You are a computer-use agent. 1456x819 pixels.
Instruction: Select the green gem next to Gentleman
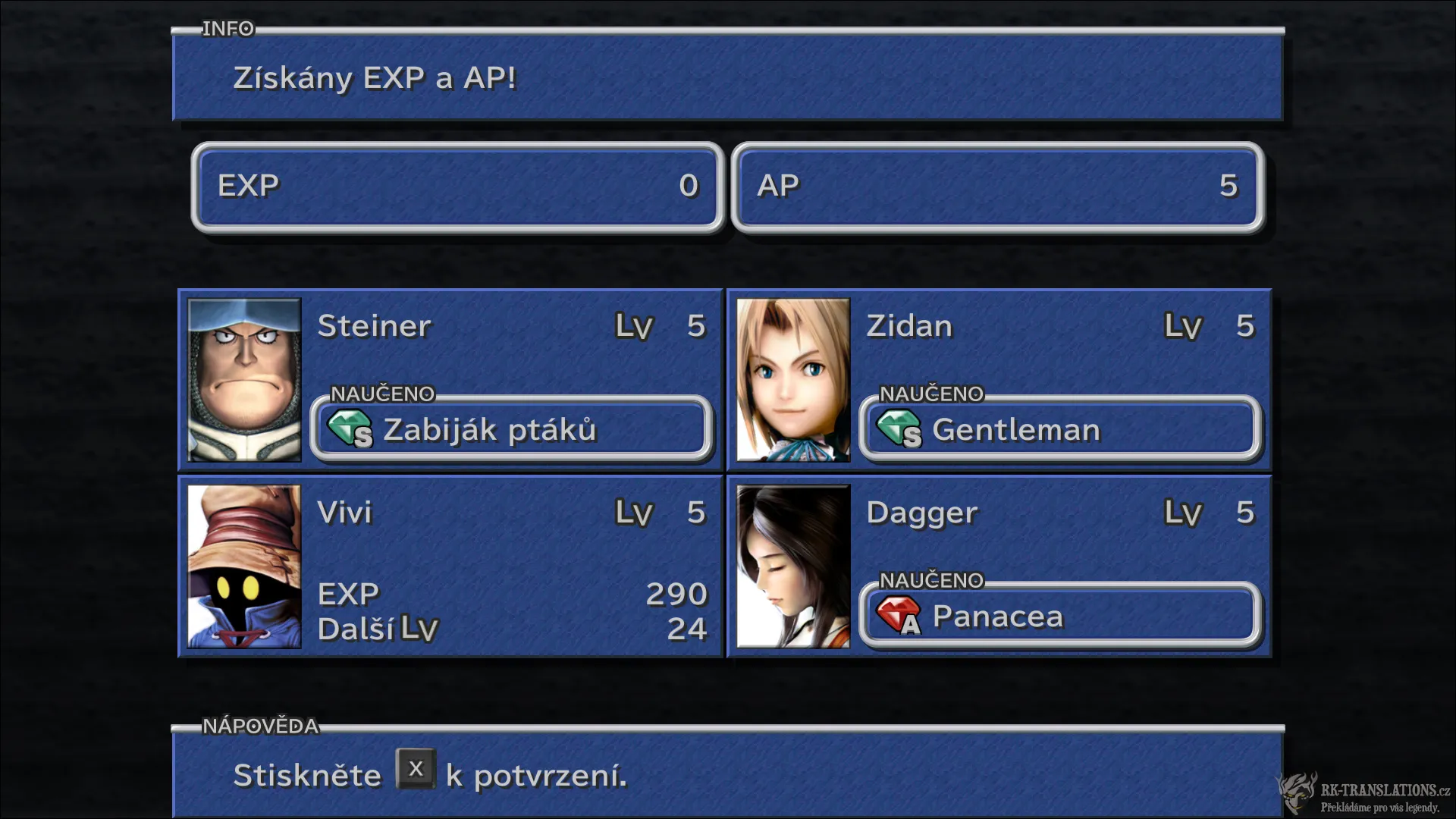902,431
